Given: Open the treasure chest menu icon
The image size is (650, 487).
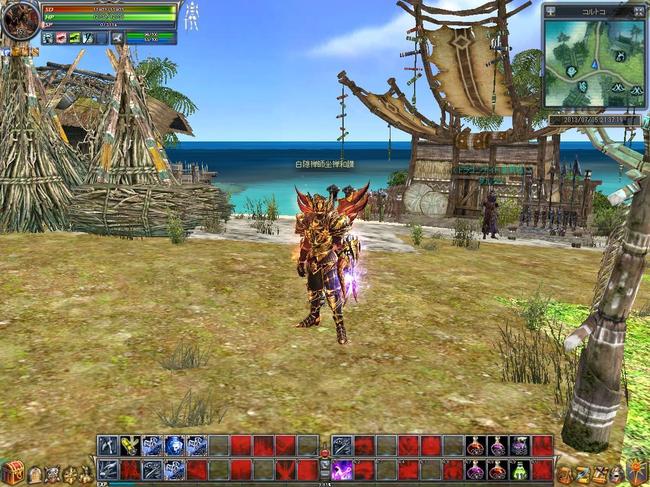Looking at the screenshot, I should 12,472.
